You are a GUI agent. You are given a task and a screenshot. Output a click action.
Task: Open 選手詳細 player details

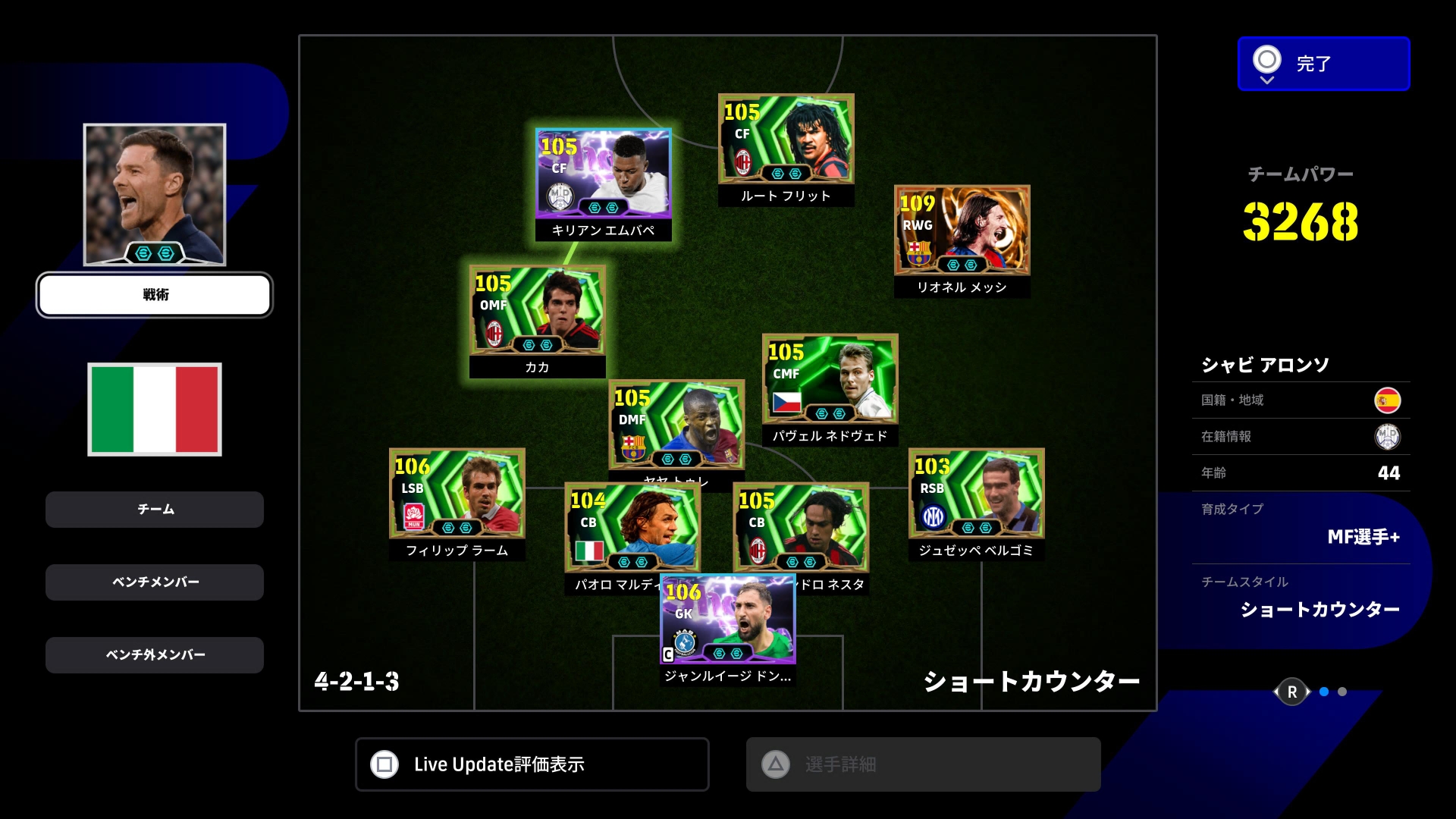click(923, 764)
